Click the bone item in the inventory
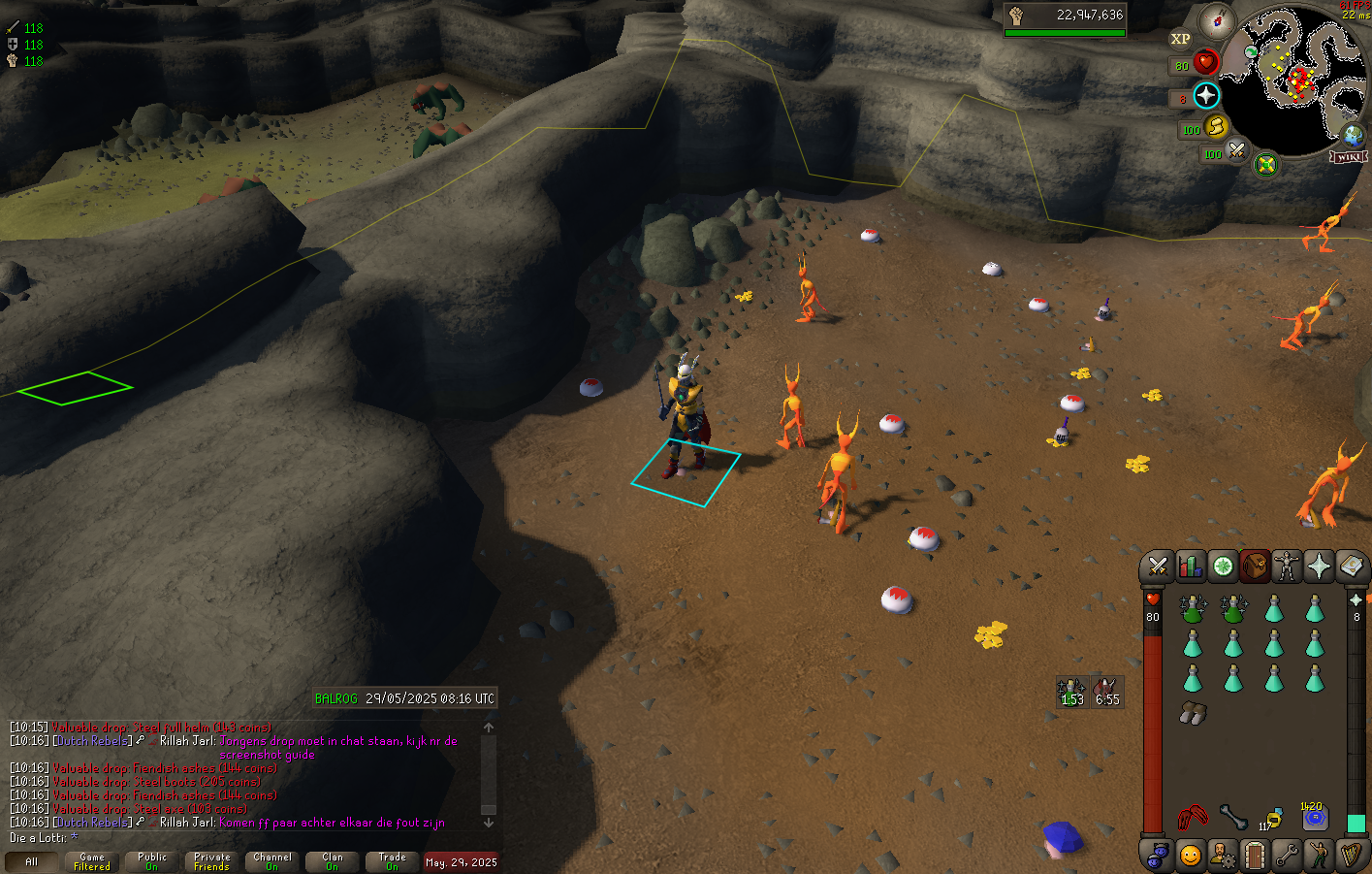This screenshot has width=1372, height=874. [x=1232, y=818]
